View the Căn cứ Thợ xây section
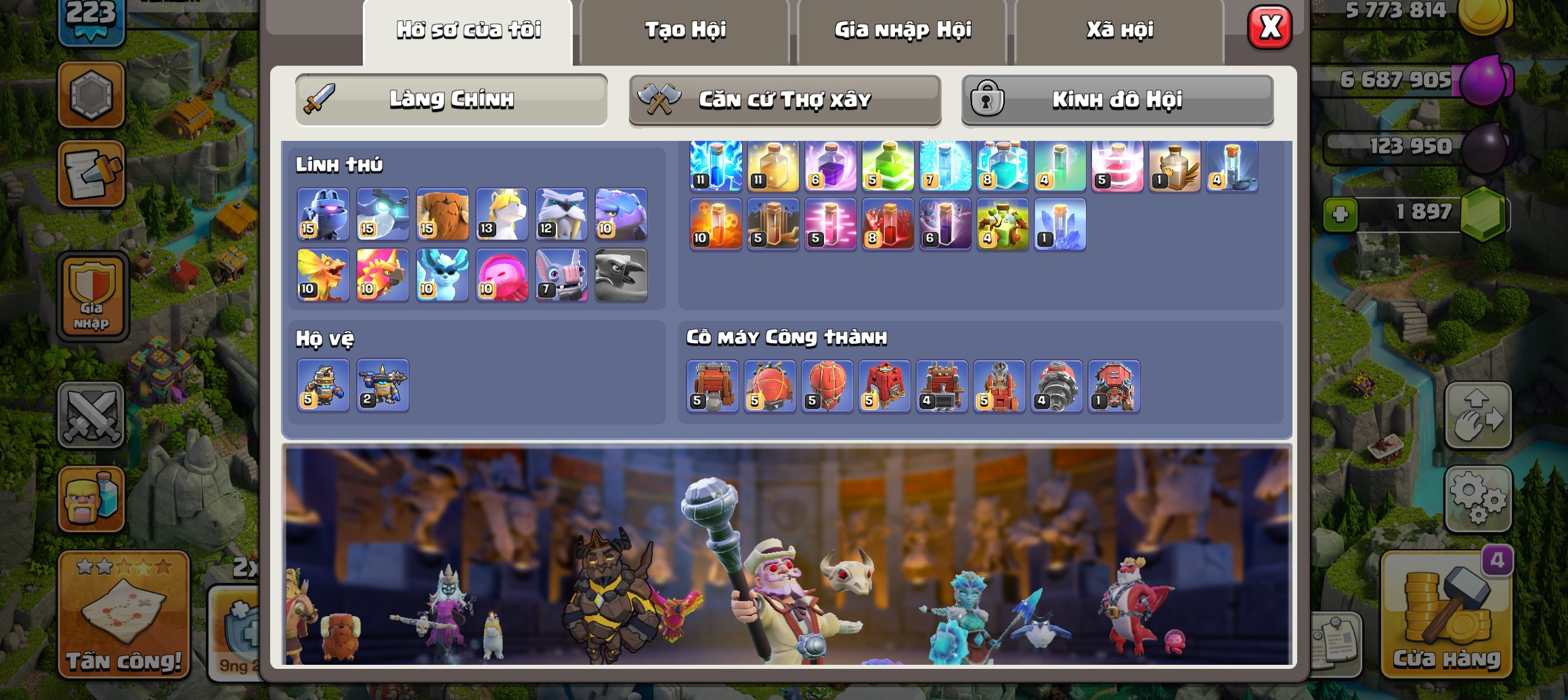The image size is (1568, 700). 785,100
